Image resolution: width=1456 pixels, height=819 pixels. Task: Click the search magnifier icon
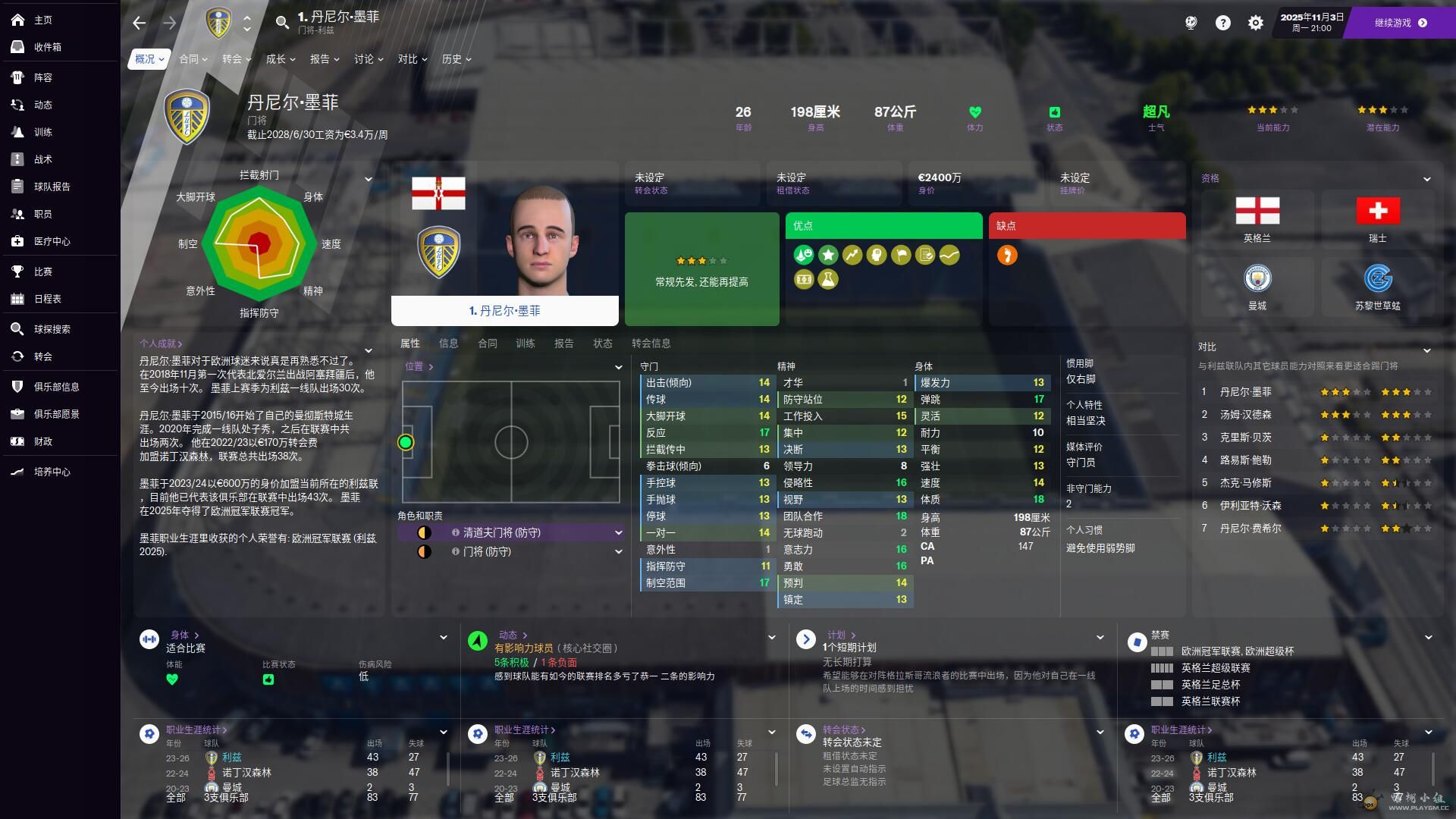tap(282, 23)
